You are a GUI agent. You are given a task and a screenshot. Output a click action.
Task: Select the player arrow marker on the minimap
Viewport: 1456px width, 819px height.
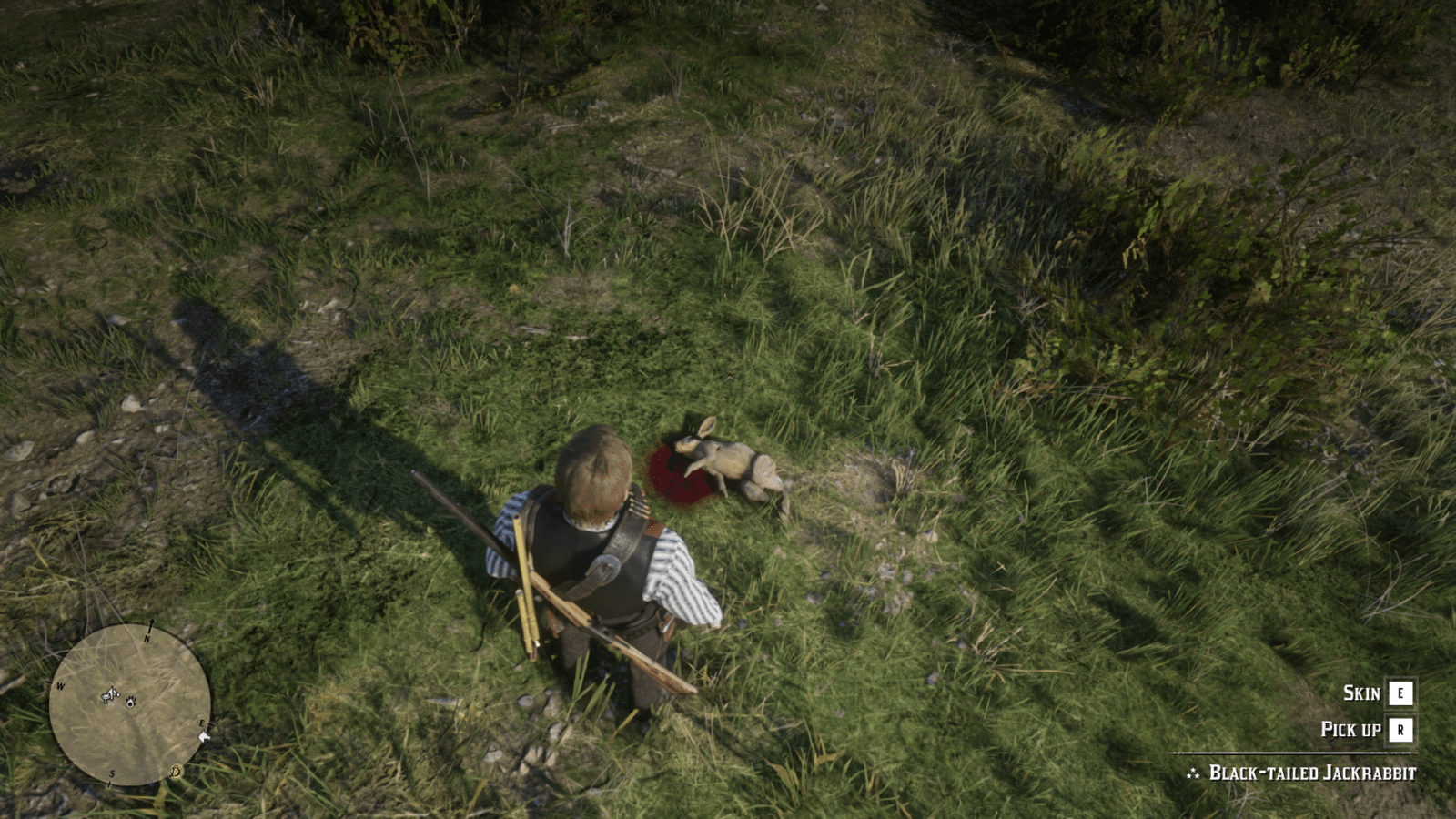(111, 694)
